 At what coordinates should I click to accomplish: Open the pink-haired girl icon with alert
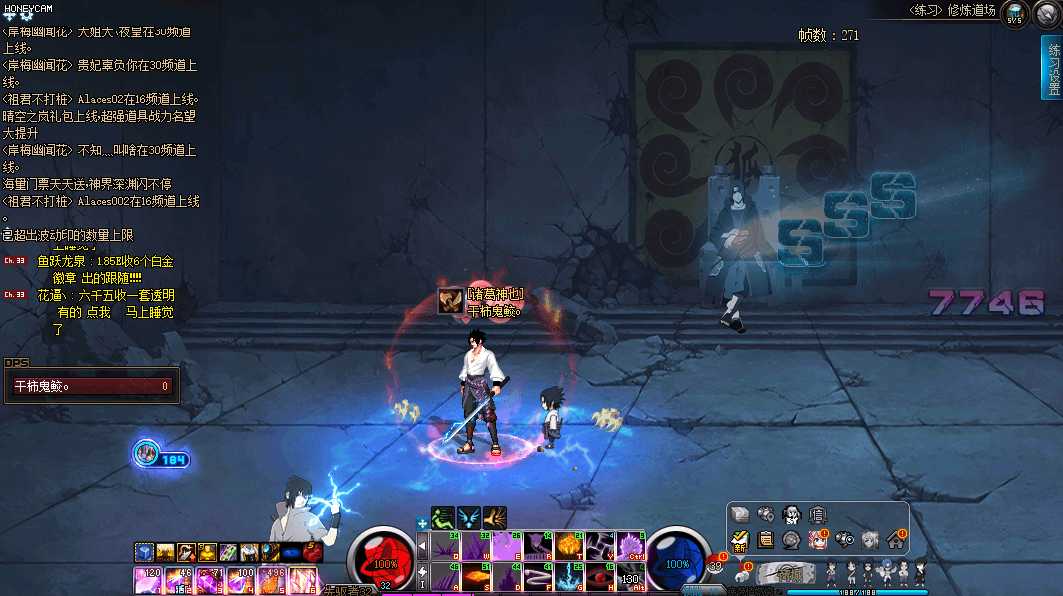coord(817,540)
